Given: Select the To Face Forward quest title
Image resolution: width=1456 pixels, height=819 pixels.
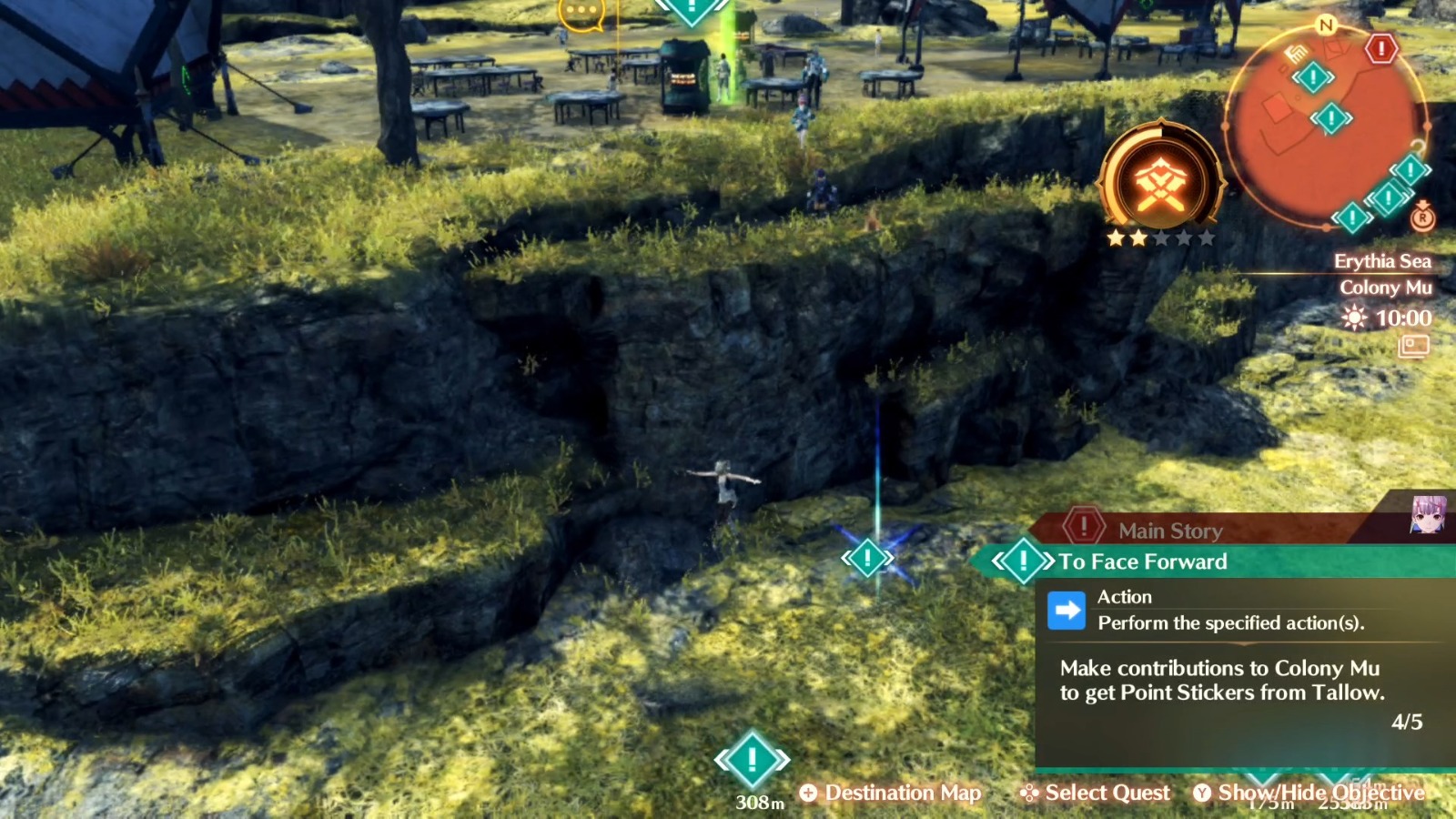Looking at the screenshot, I should point(1142,561).
